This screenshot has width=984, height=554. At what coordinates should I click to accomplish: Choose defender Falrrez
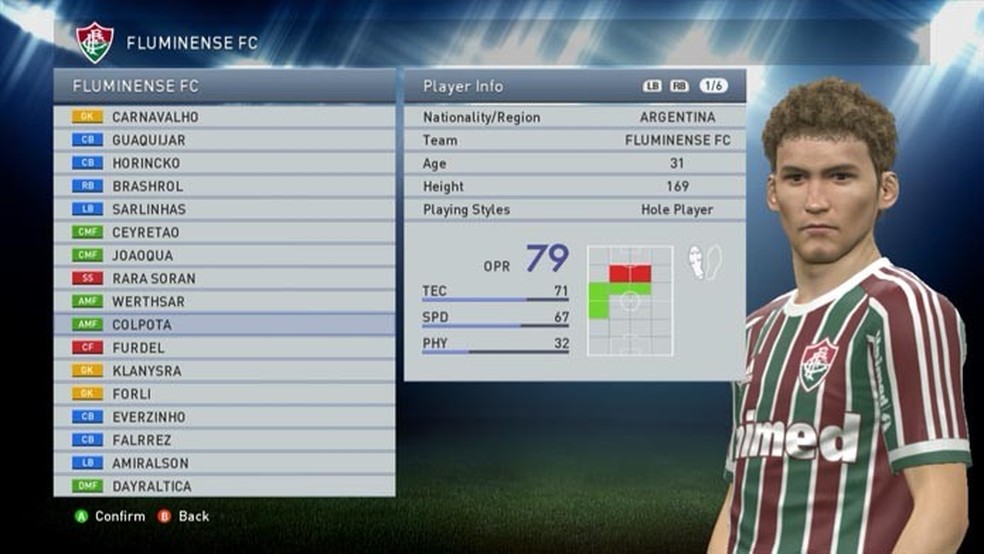click(x=224, y=440)
